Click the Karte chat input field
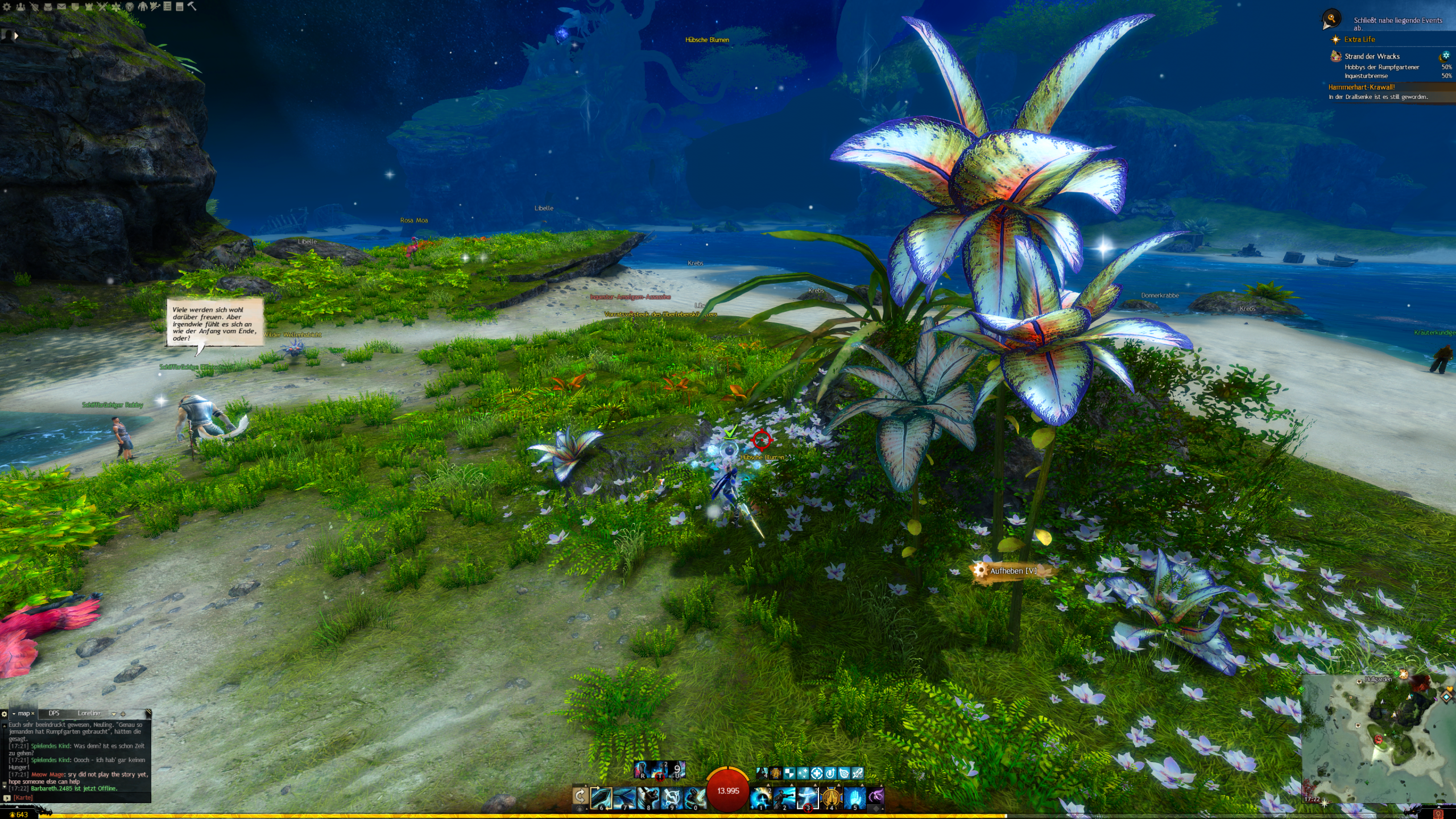1456x819 pixels. pos(80,797)
